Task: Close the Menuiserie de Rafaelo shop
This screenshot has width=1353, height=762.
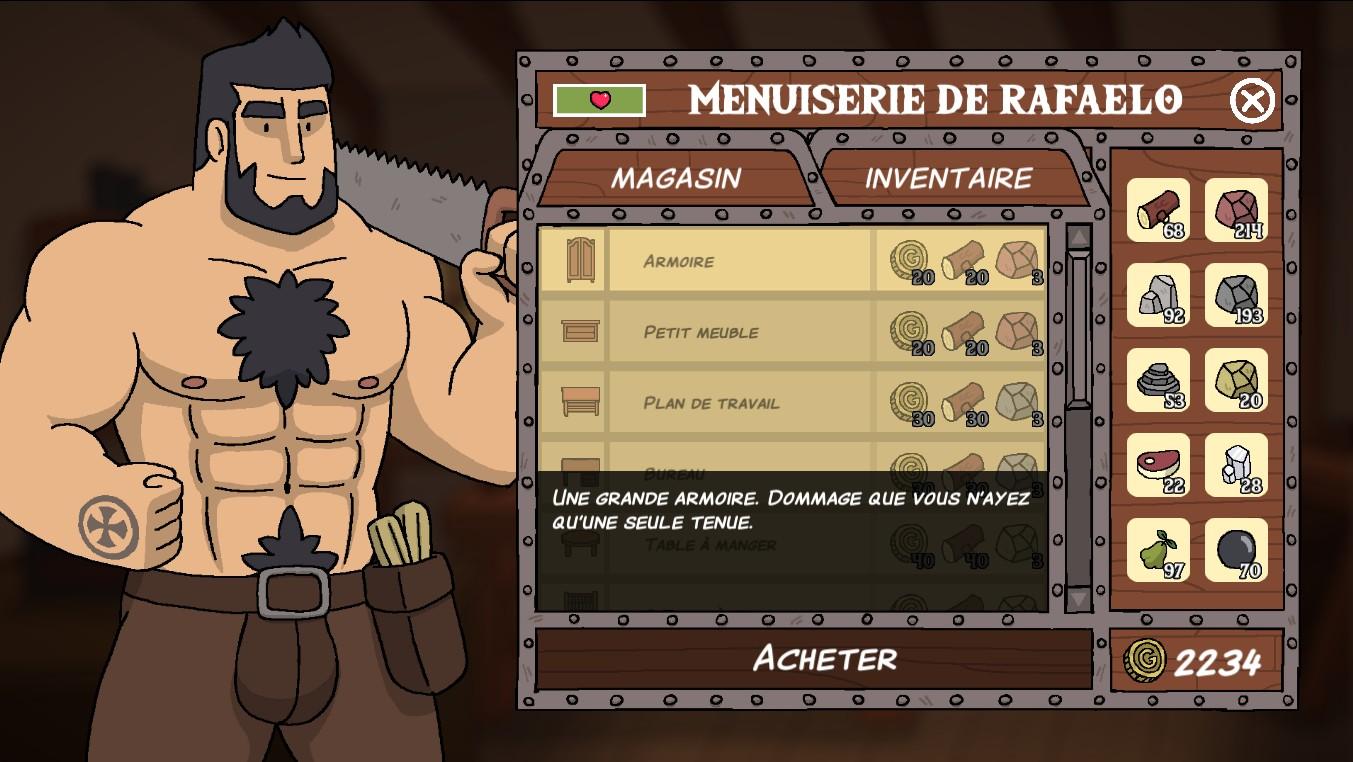Action: coord(1251,100)
